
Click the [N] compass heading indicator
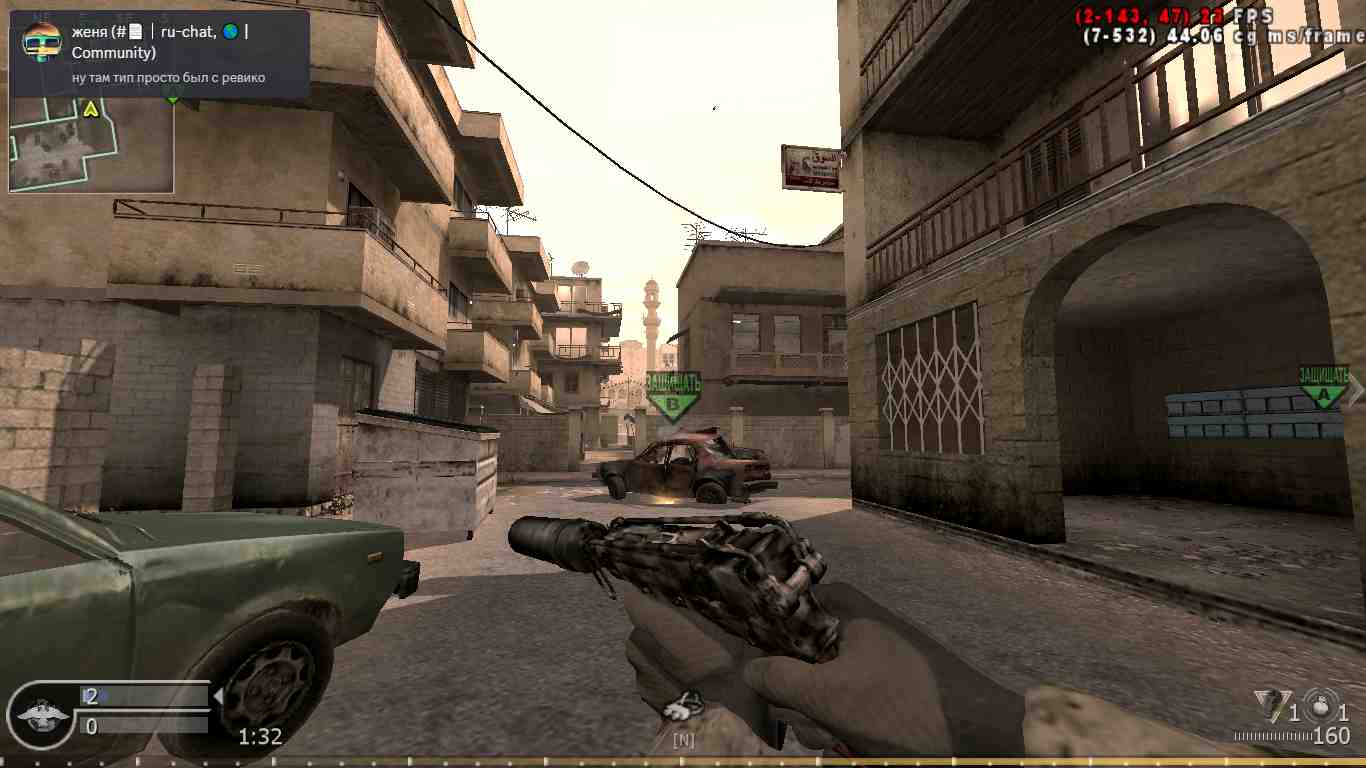pos(684,741)
